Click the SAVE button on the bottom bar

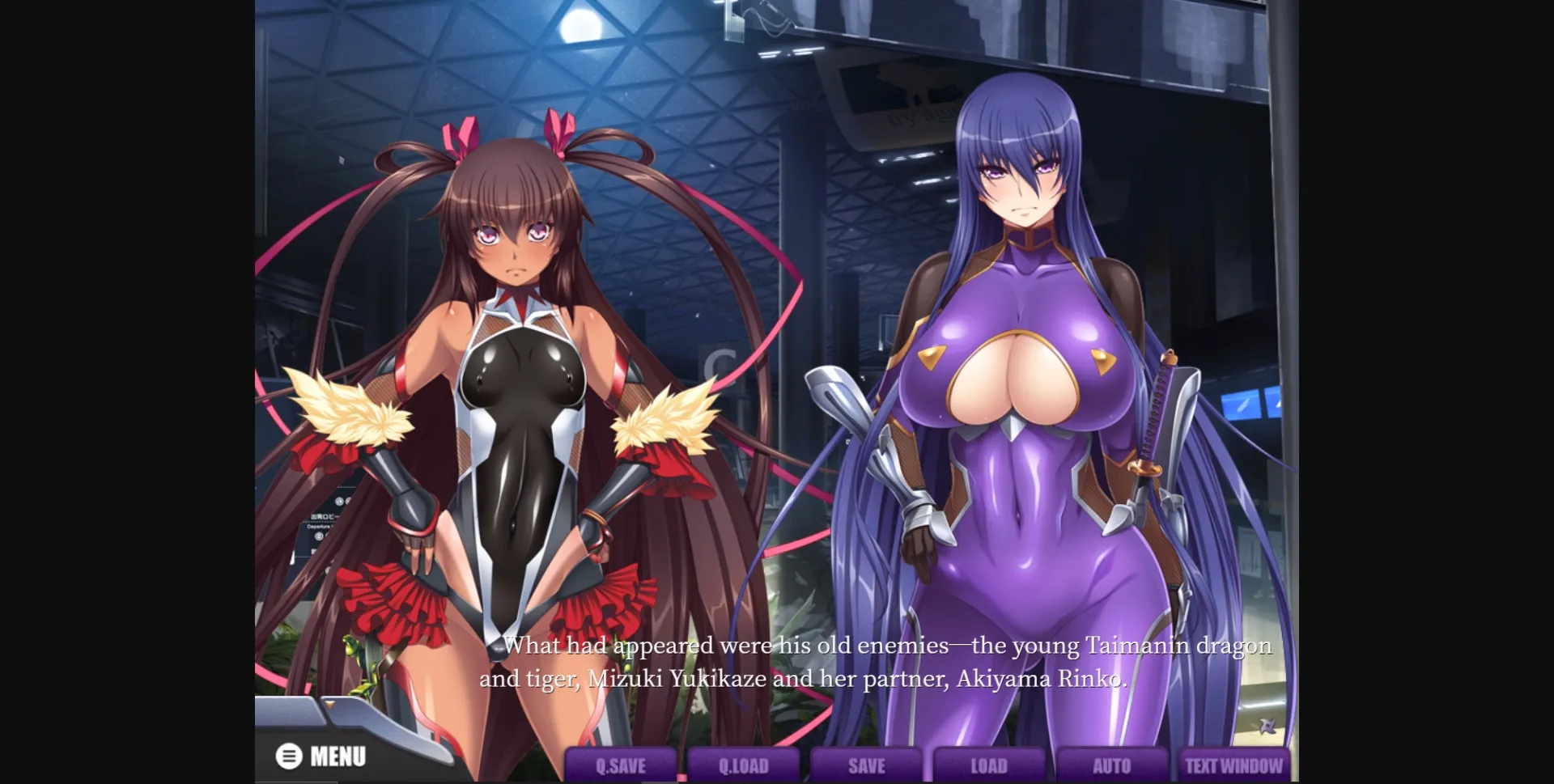[x=867, y=764]
